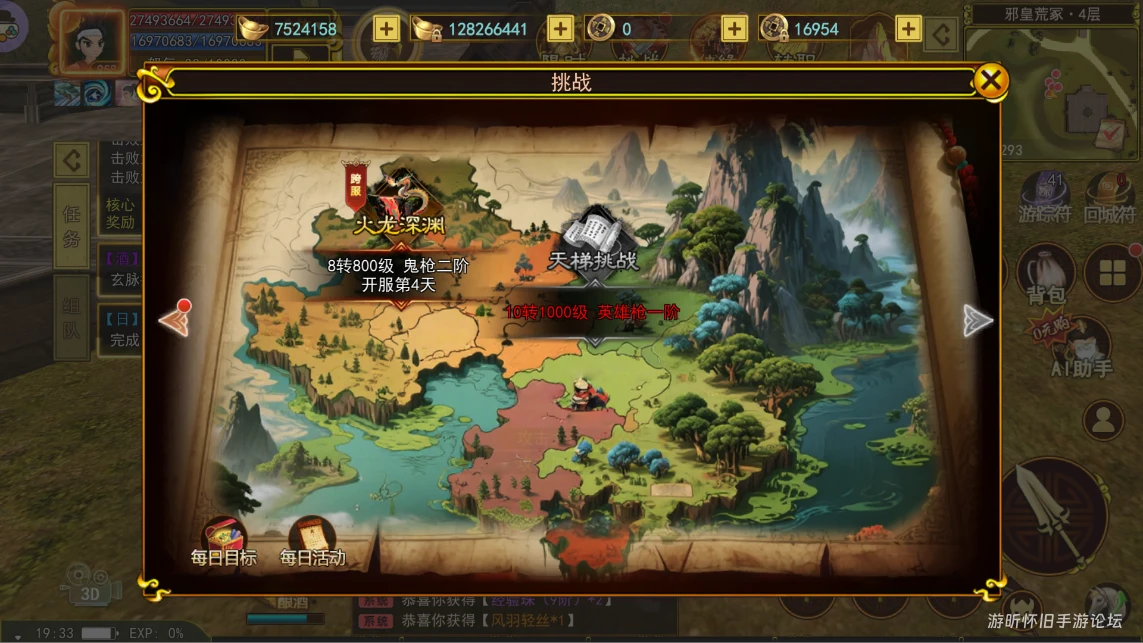This screenshot has width=1143, height=643.
Task: Use the 回城符 town return scroll
Action: 1109,197
